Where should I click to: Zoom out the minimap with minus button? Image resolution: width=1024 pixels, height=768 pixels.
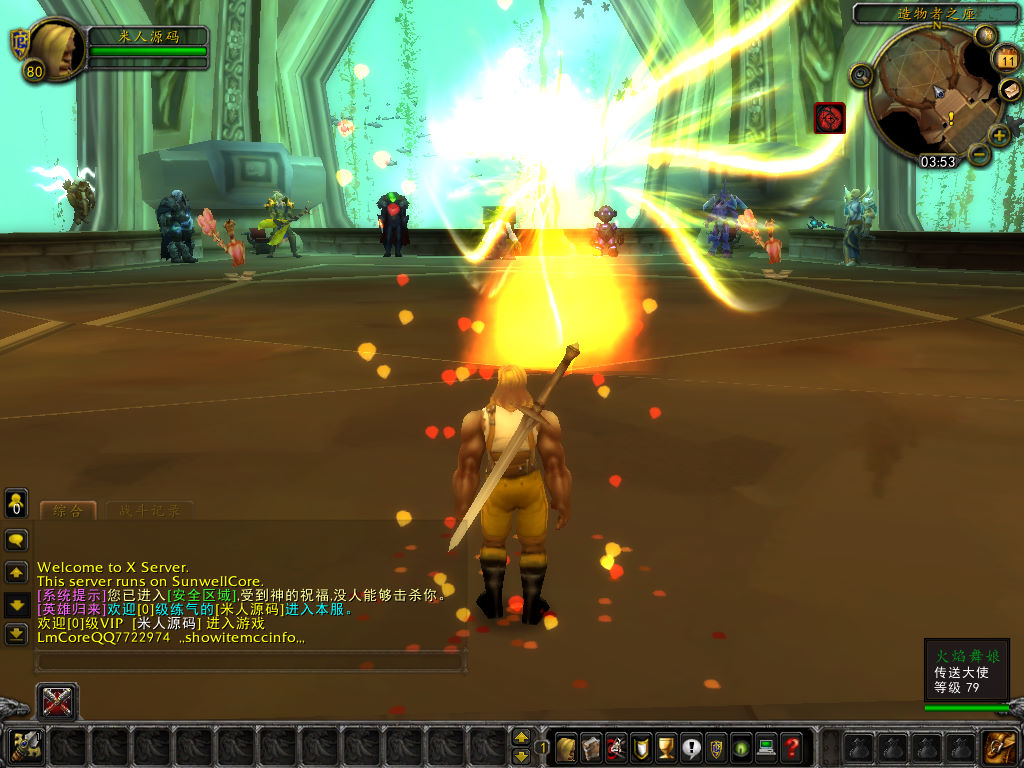979,155
